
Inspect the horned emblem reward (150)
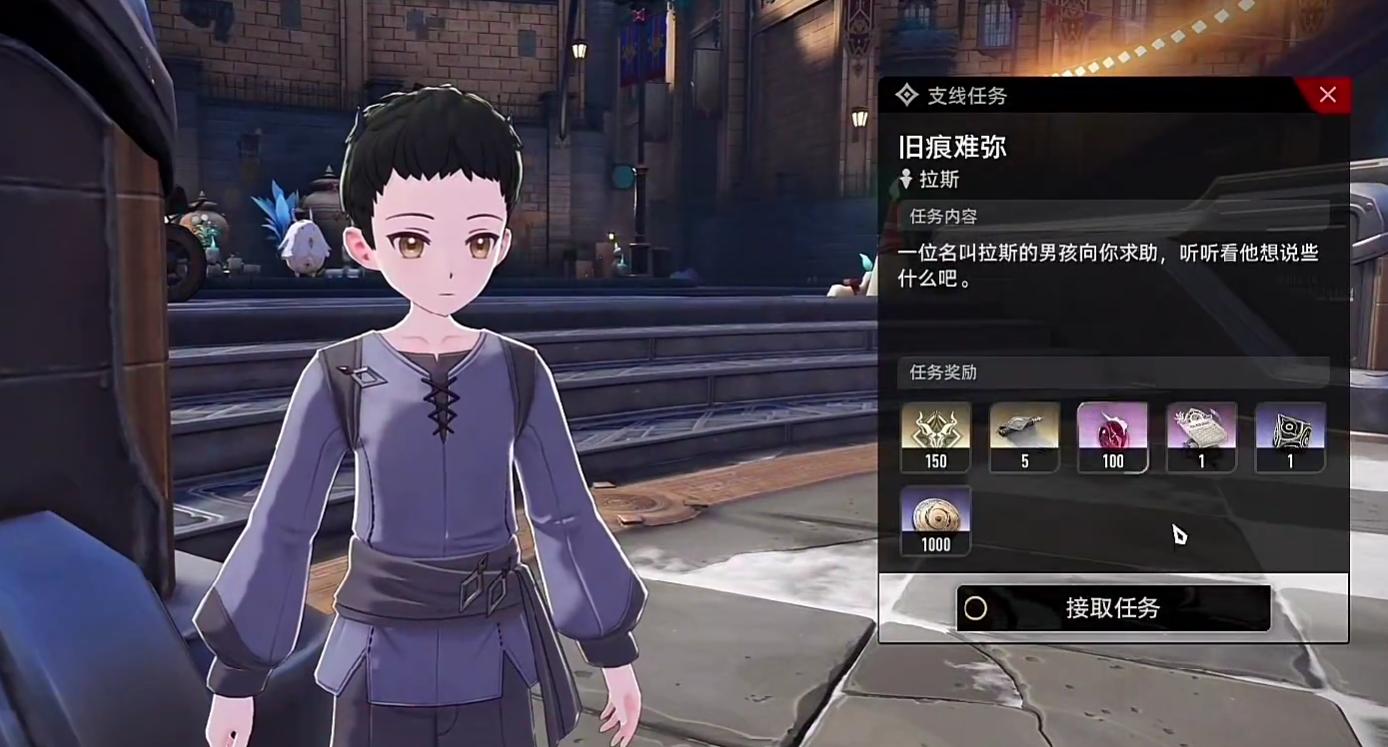pyautogui.click(x=935, y=436)
